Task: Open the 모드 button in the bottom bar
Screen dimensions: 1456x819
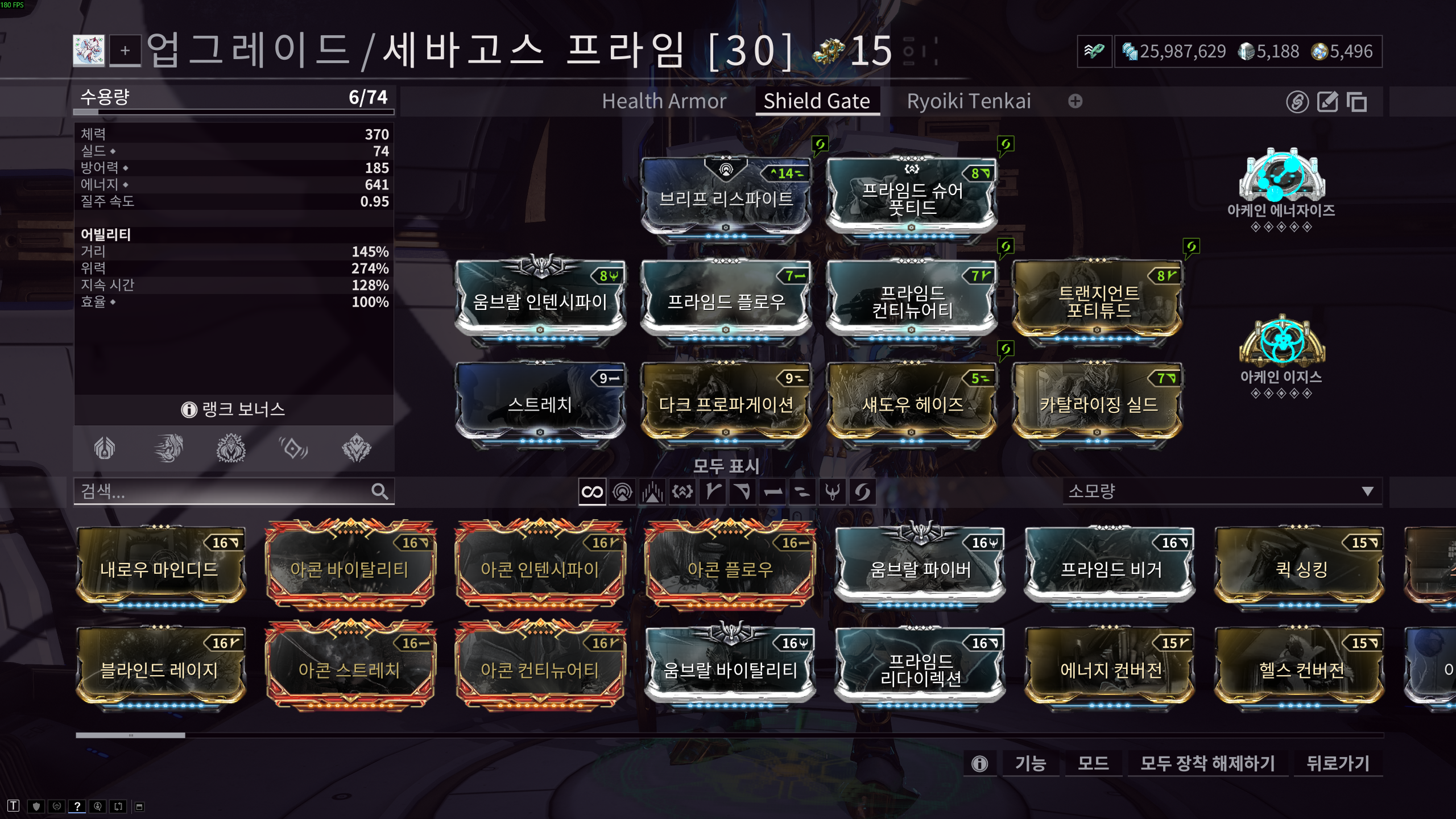Action: pos(1093,763)
